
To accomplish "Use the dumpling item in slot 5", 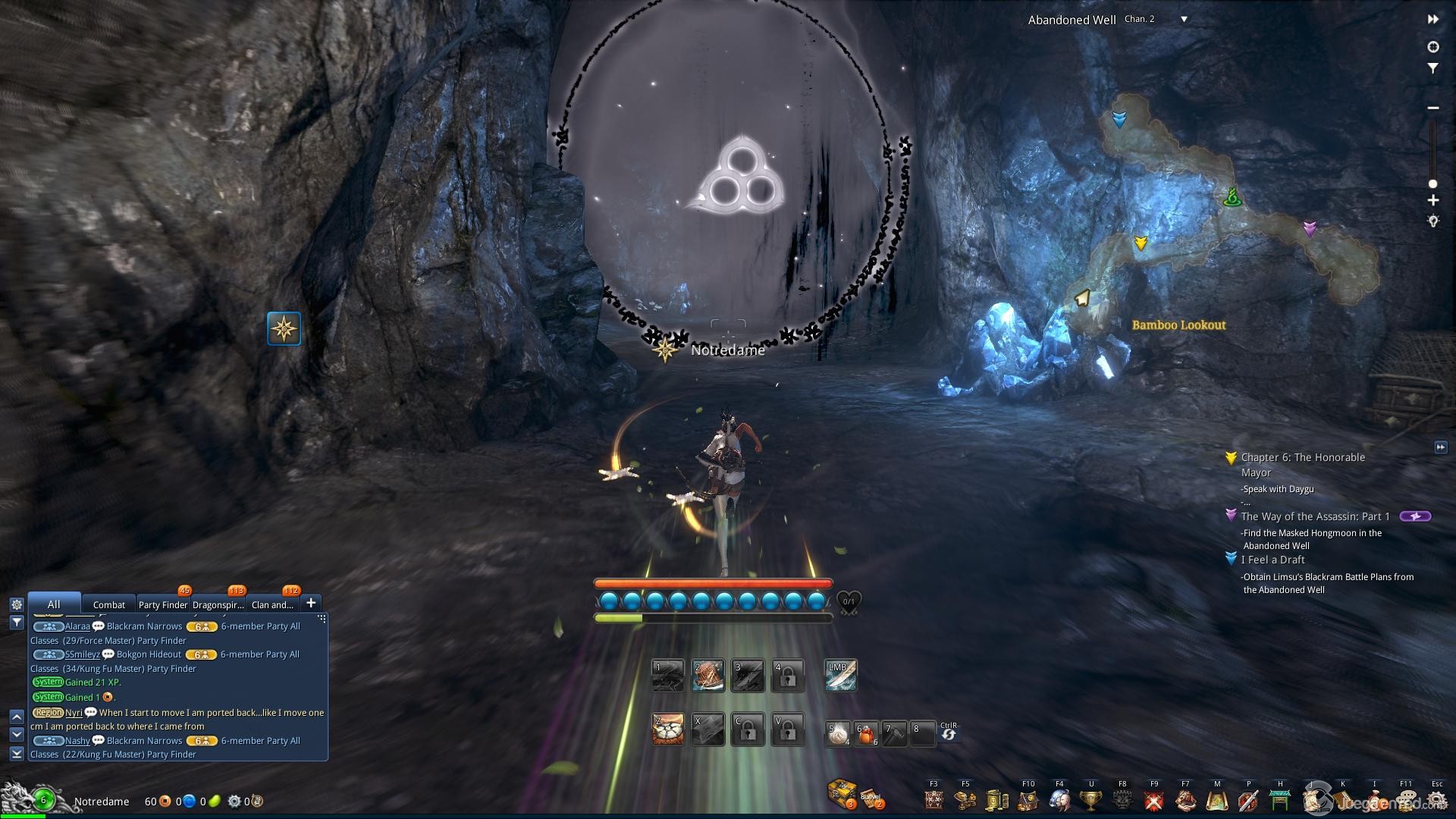I will coord(837,733).
